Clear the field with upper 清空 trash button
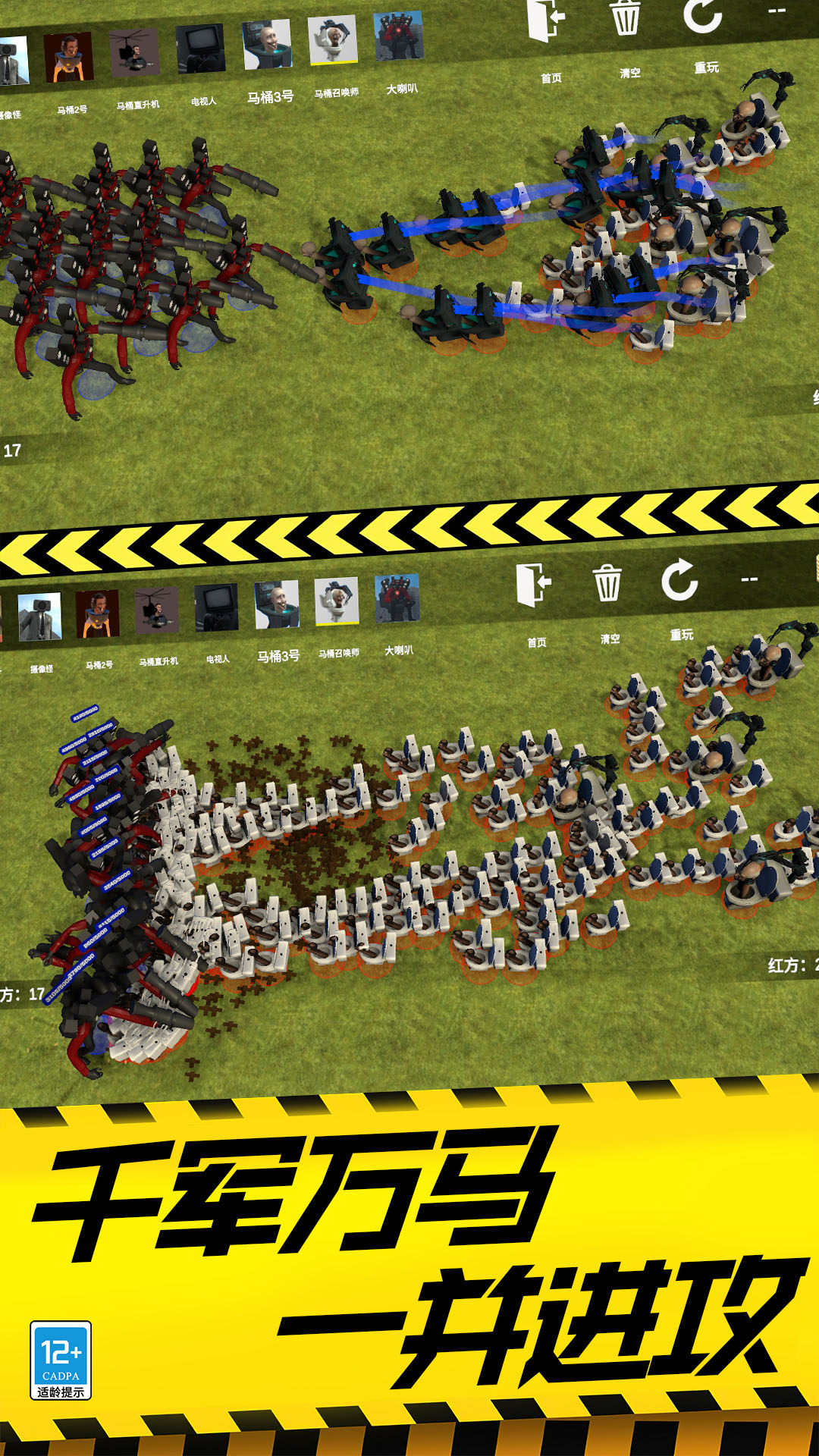Image resolution: width=819 pixels, height=1456 pixels. pyautogui.click(x=626, y=17)
